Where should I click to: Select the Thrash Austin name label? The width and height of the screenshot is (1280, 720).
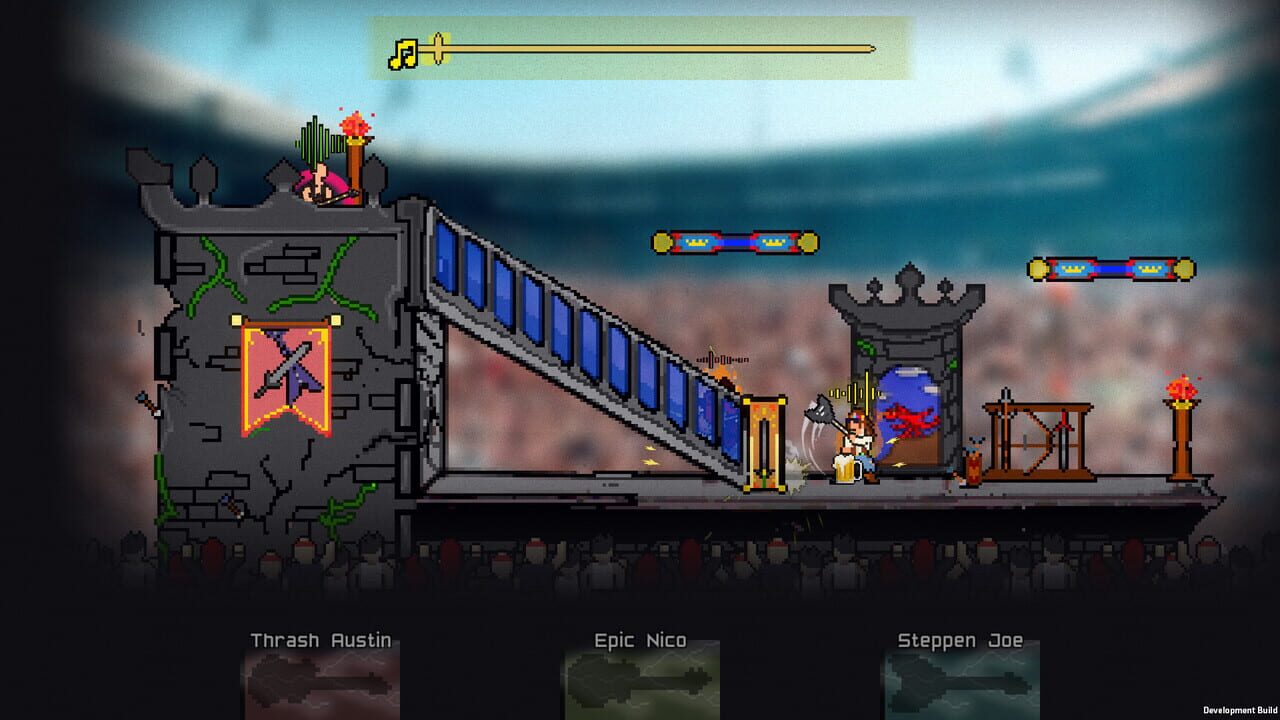(318, 641)
